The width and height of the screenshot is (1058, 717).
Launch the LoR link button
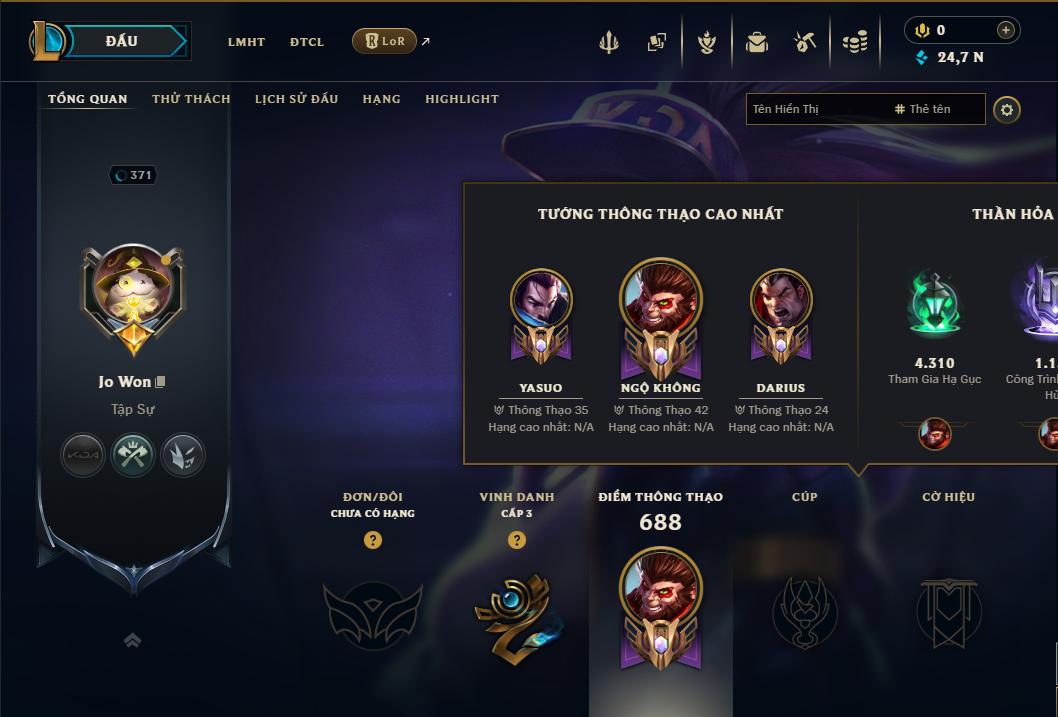pyautogui.click(x=385, y=41)
